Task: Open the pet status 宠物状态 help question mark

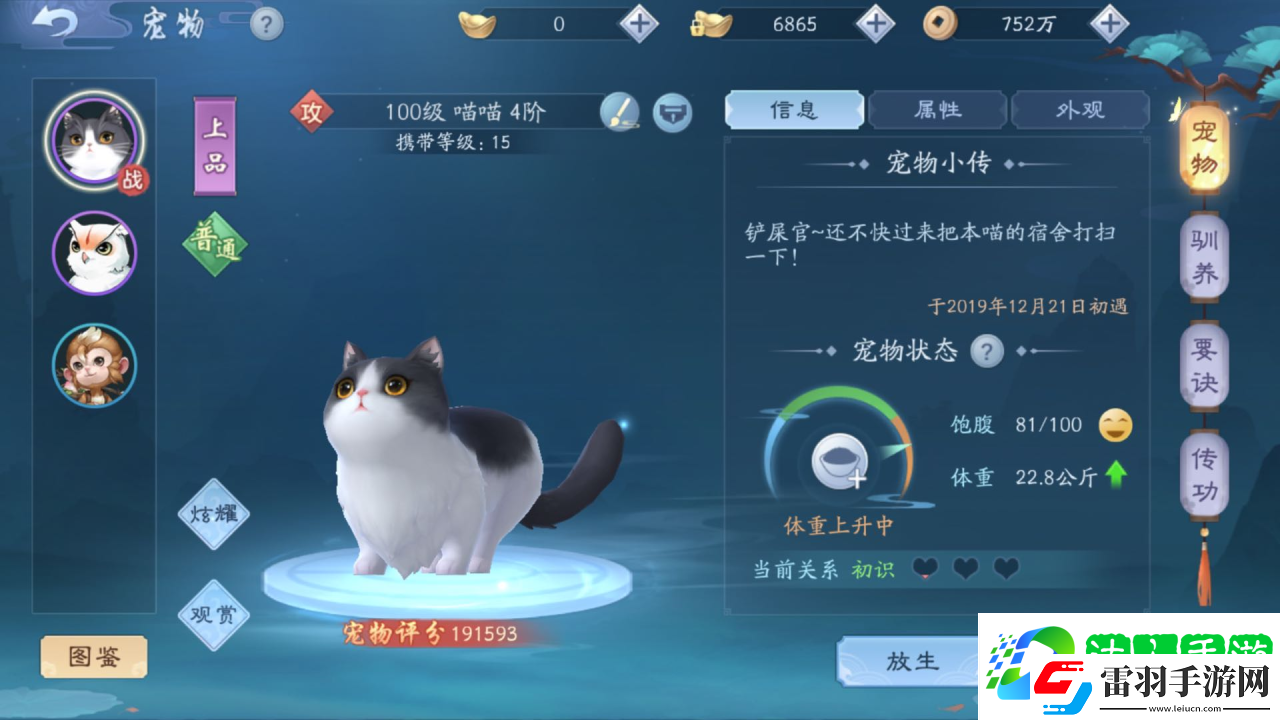Action: [985, 351]
